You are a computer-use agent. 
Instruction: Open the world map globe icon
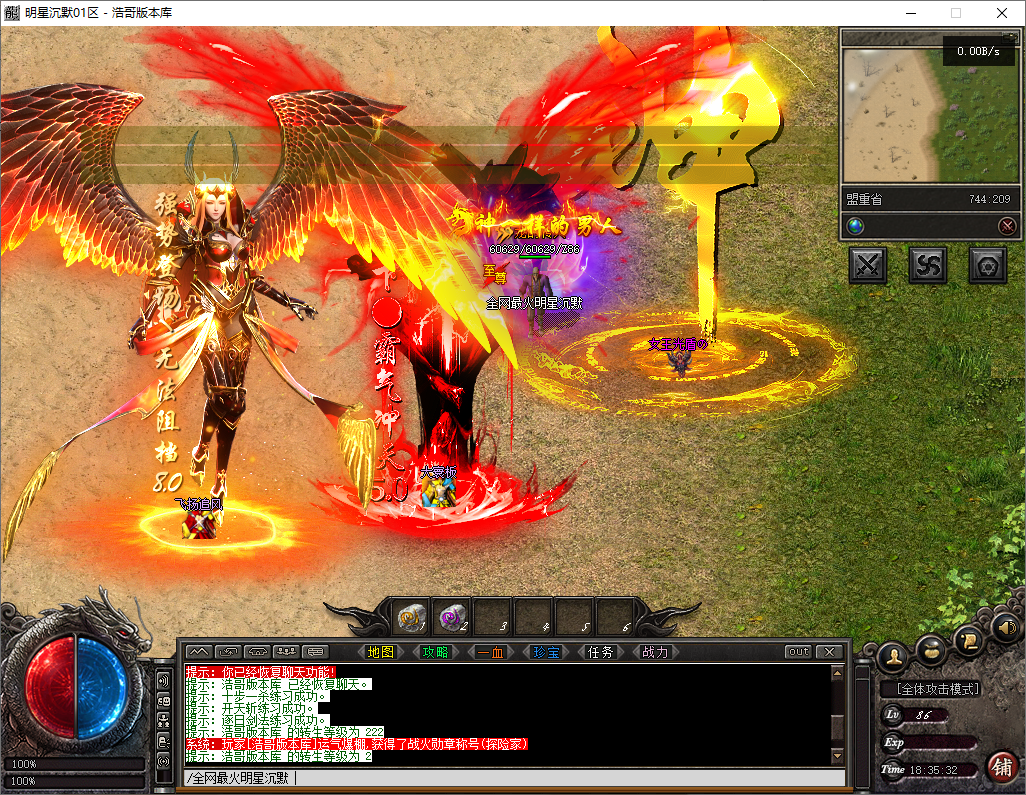pos(855,226)
